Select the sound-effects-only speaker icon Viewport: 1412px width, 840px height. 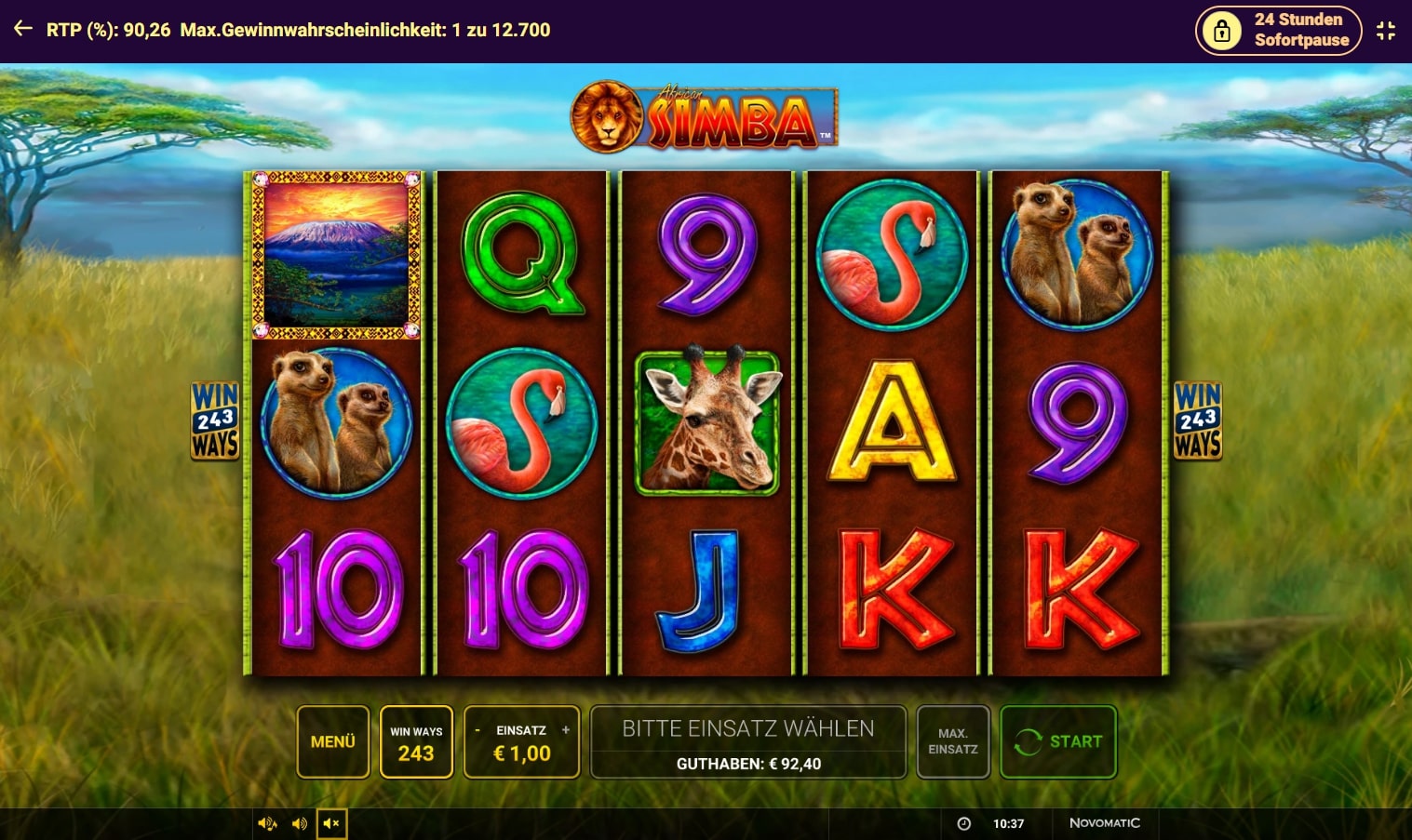[x=300, y=823]
